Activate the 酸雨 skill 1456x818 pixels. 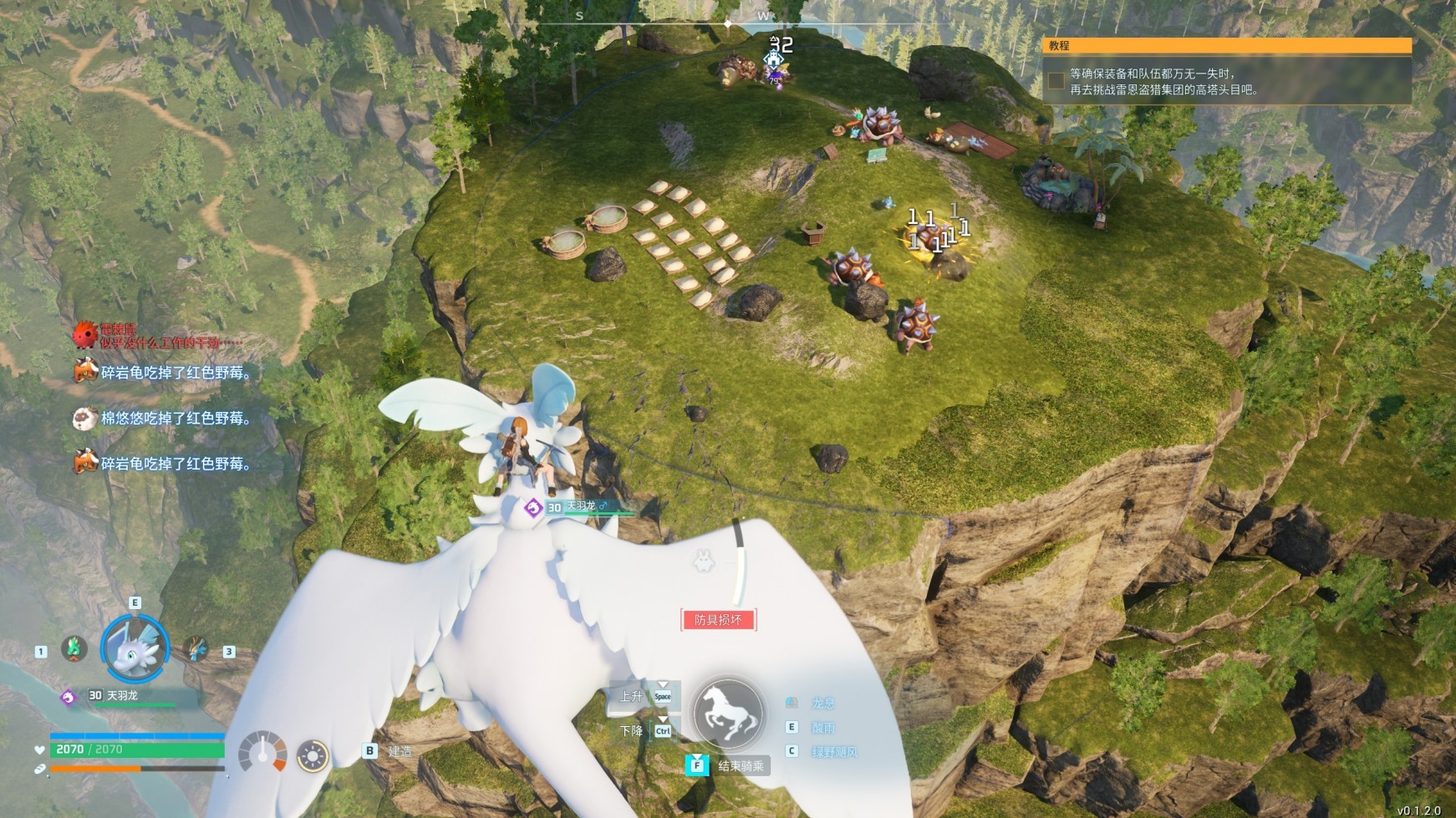(822, 728)
